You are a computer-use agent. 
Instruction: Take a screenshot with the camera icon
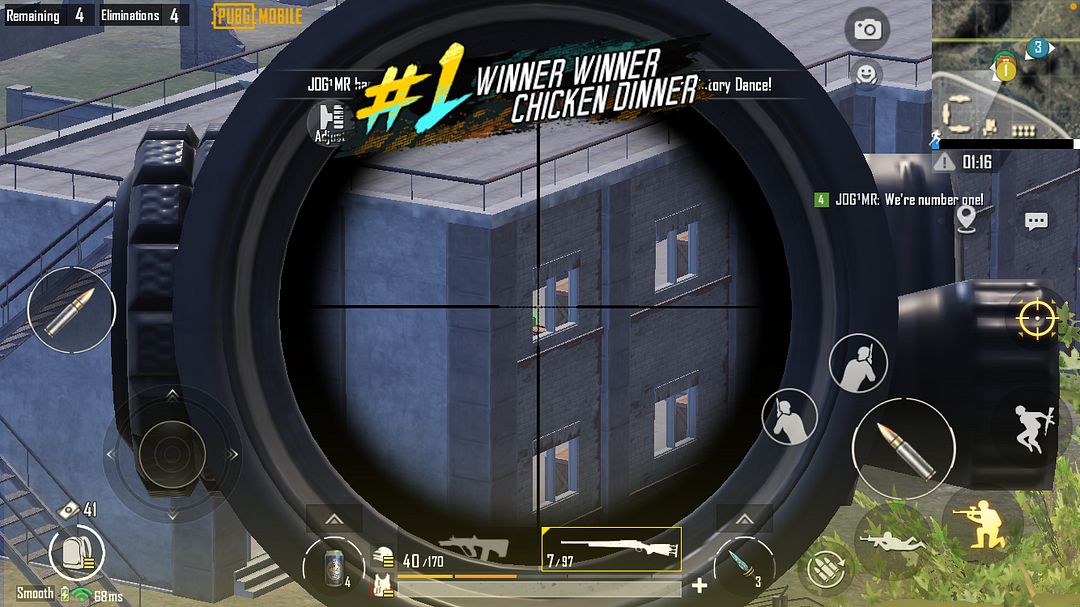coord(867,29)
